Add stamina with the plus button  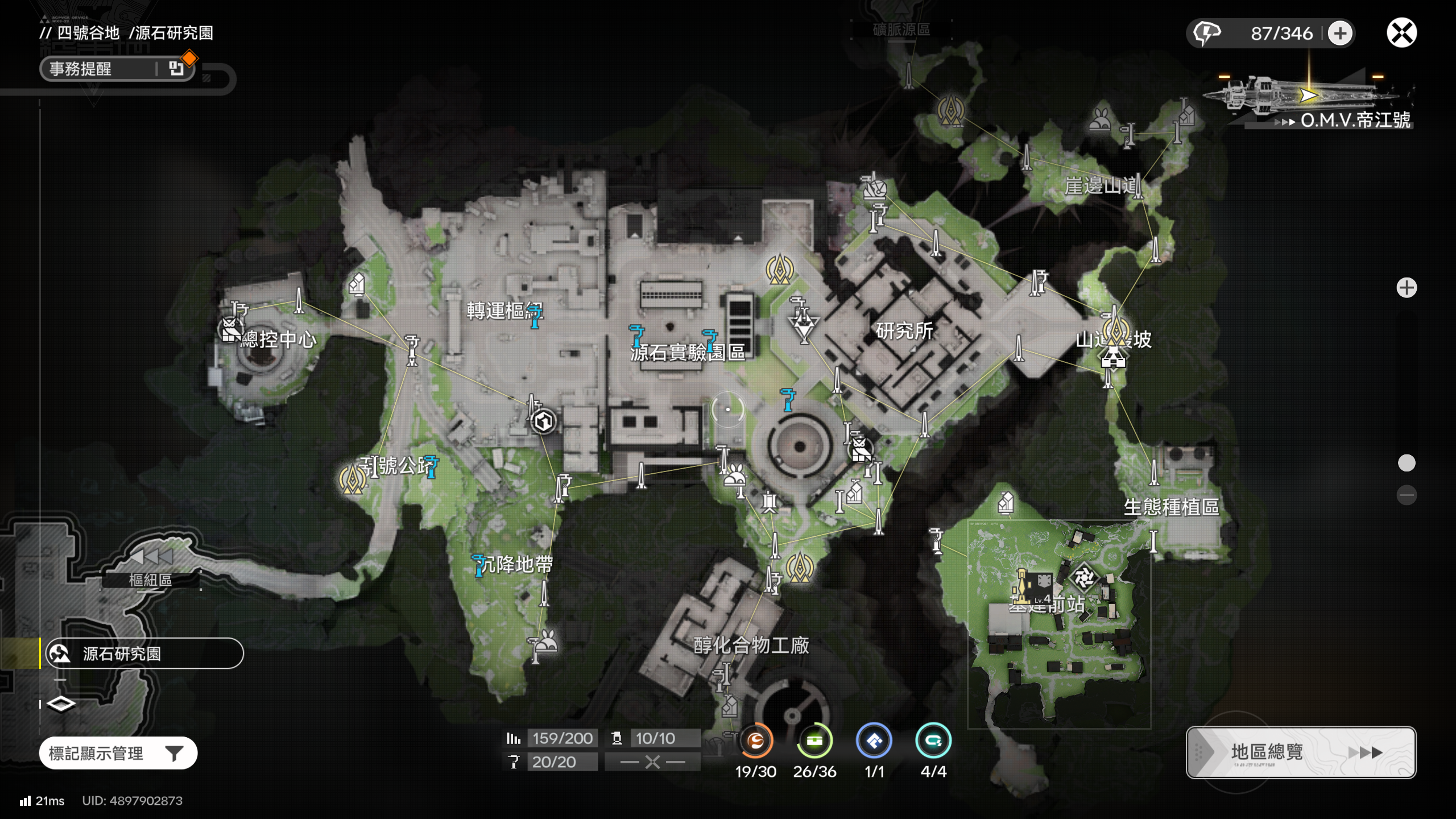coord(1340,33)
